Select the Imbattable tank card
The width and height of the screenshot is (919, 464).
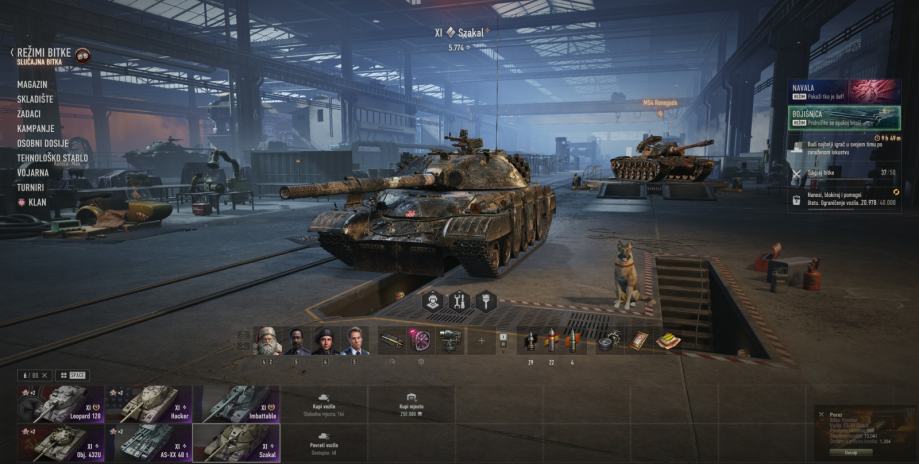pyautogui.click(x=236, y=404)
